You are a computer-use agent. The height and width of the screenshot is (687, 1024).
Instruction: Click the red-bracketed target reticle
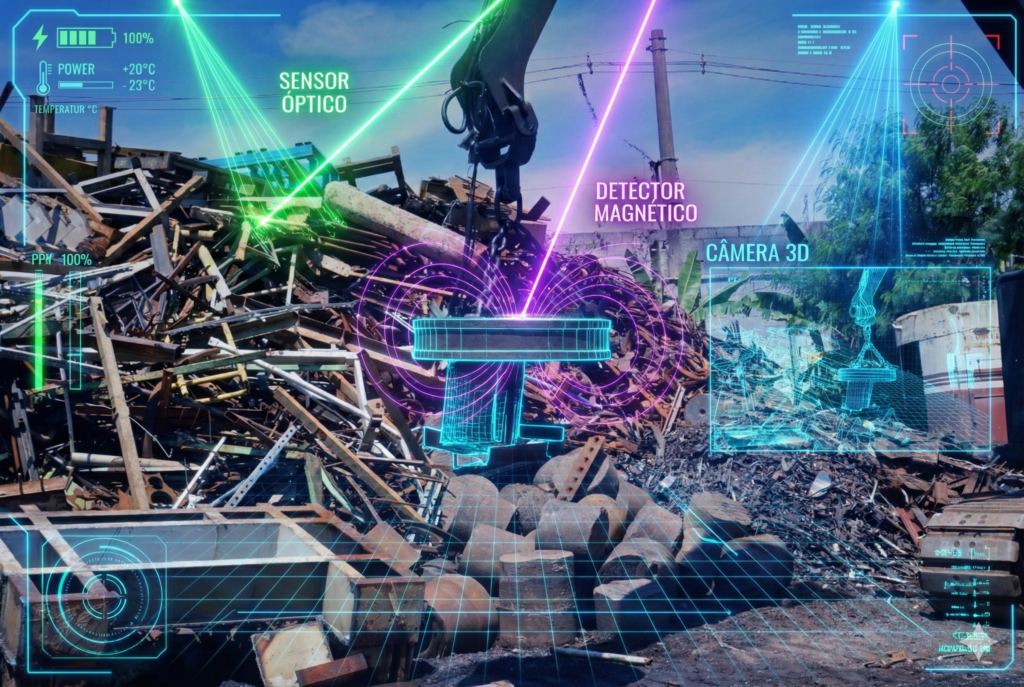[951, 84]
